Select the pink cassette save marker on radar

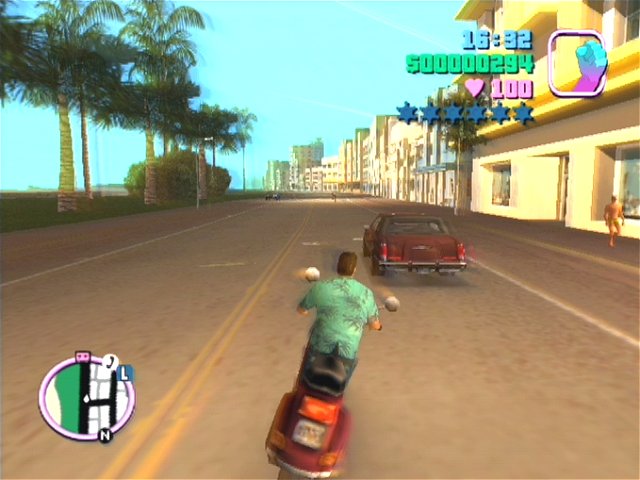pyautogui.click(x=83, y=357)
